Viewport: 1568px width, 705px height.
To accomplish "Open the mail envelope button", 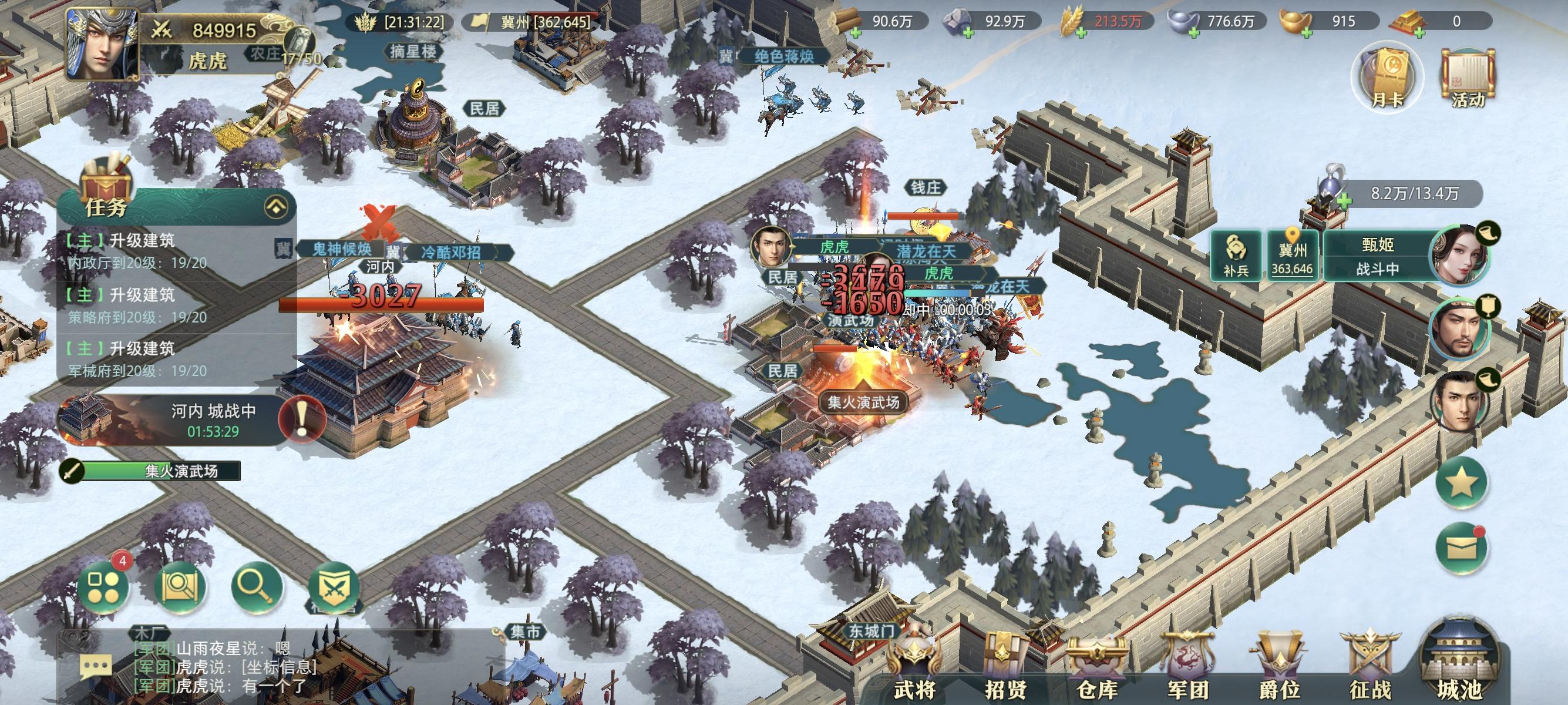I will pos(1462,550).
